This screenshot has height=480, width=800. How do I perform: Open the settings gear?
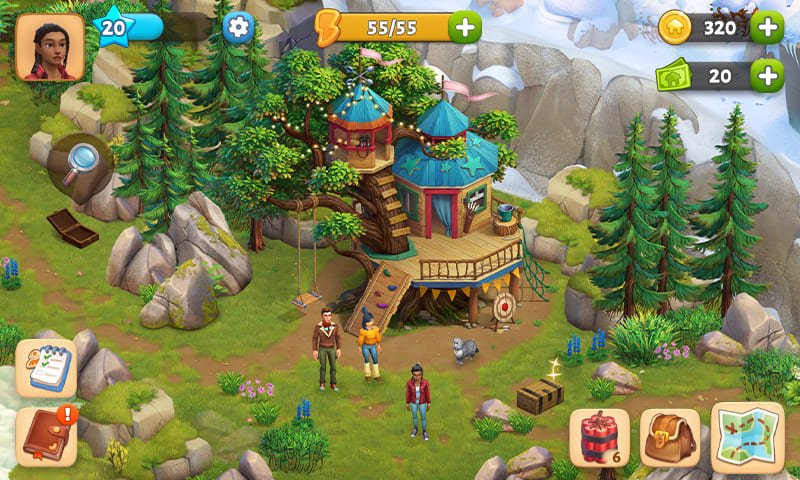click(x=238, y=27)
